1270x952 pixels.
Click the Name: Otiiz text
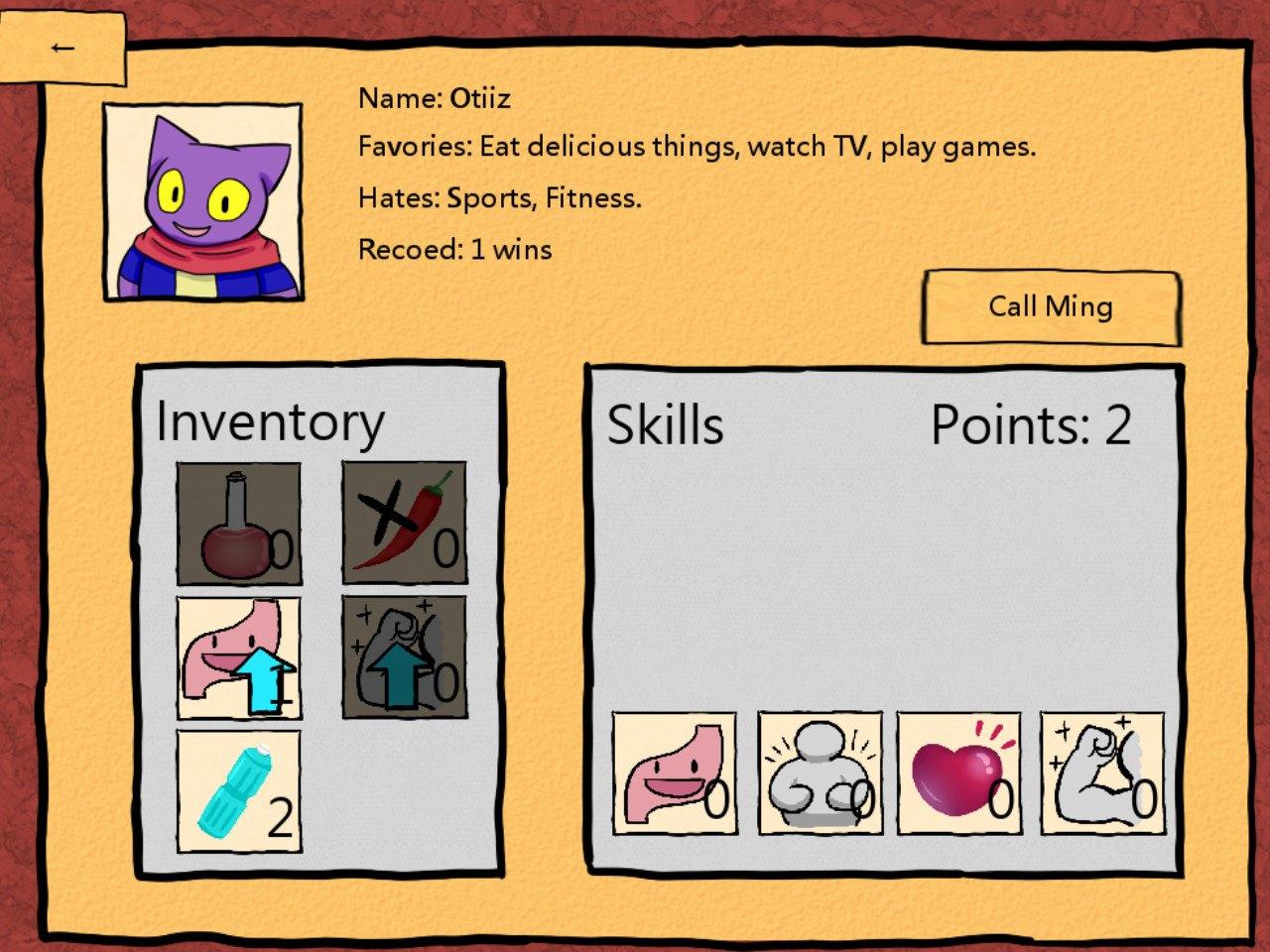[434, 98]
